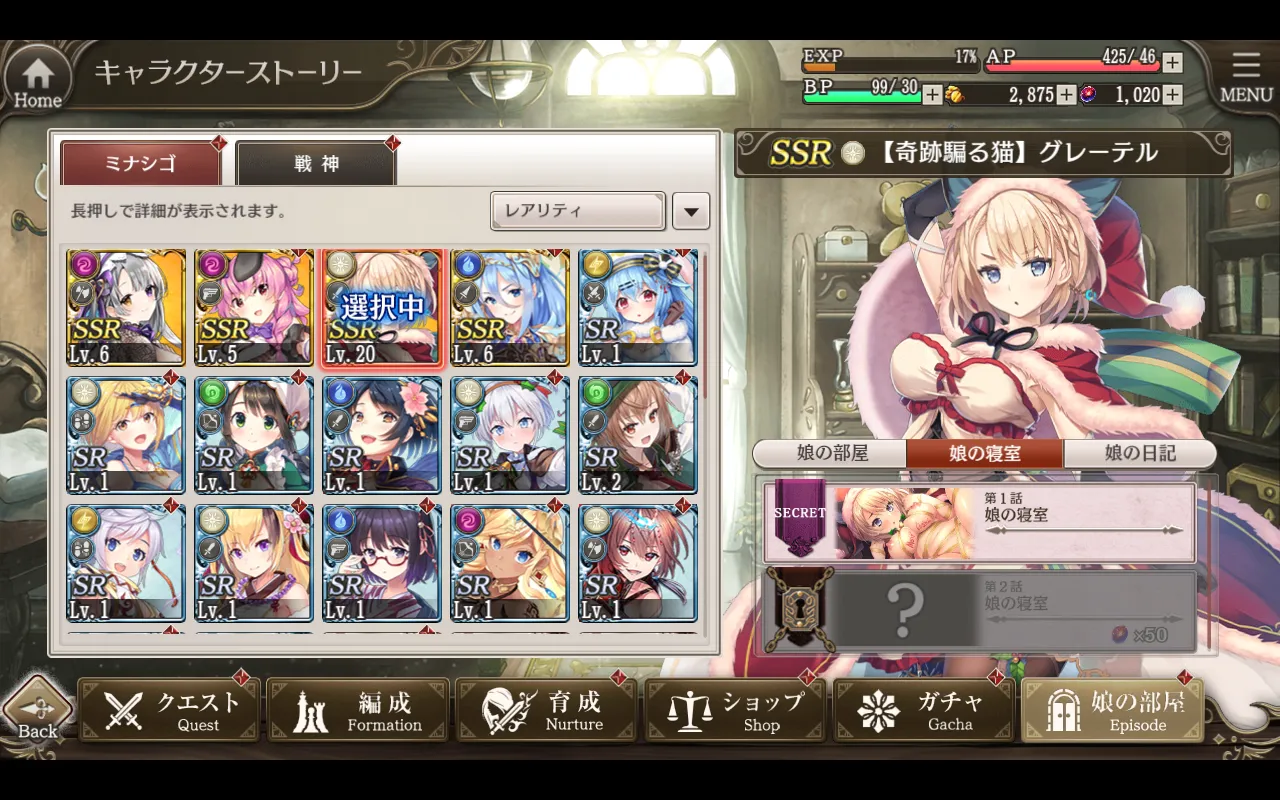The image size is (1280, 800).
Task: Select the 娘の日記 story tab
Action: (x=1140, y=453)
